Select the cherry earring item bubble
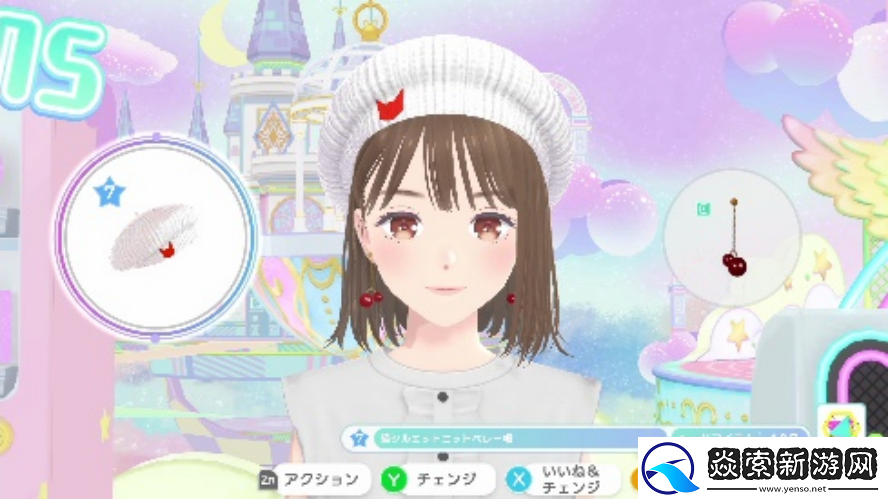The image size is (888, 500). point(732,236)
